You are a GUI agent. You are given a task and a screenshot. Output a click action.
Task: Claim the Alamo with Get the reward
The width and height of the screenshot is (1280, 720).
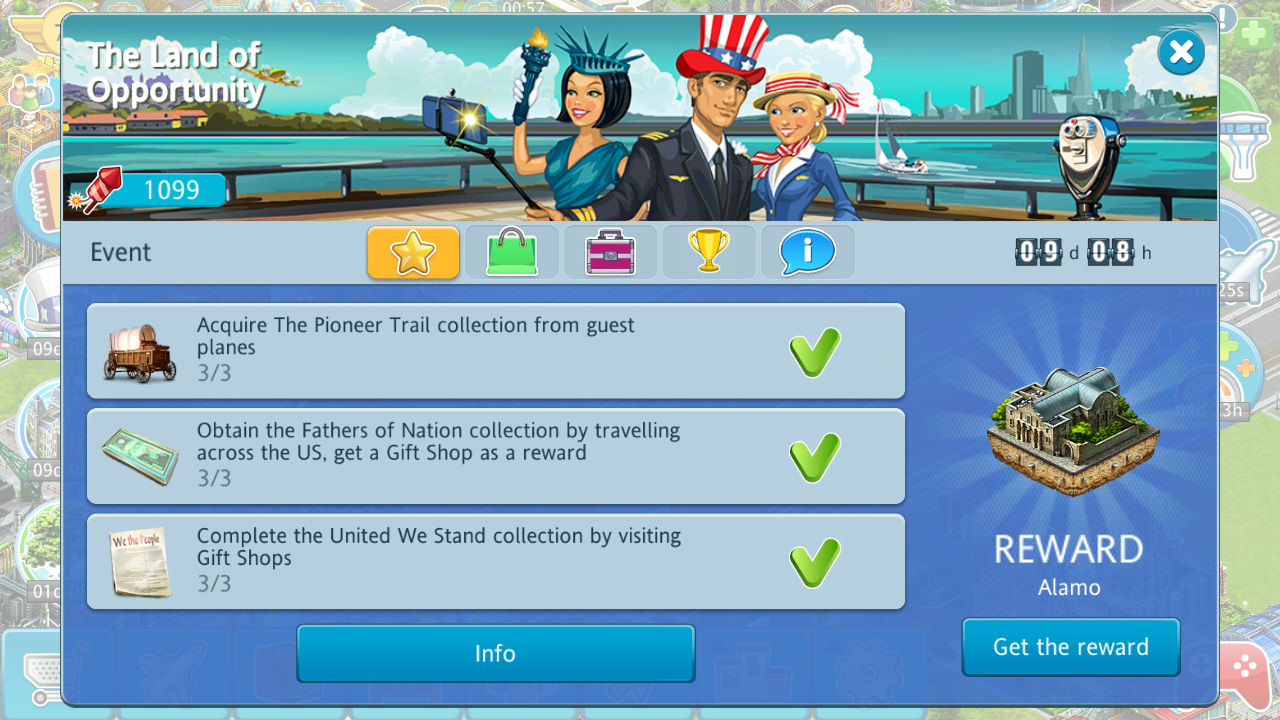click(1070, 647)
